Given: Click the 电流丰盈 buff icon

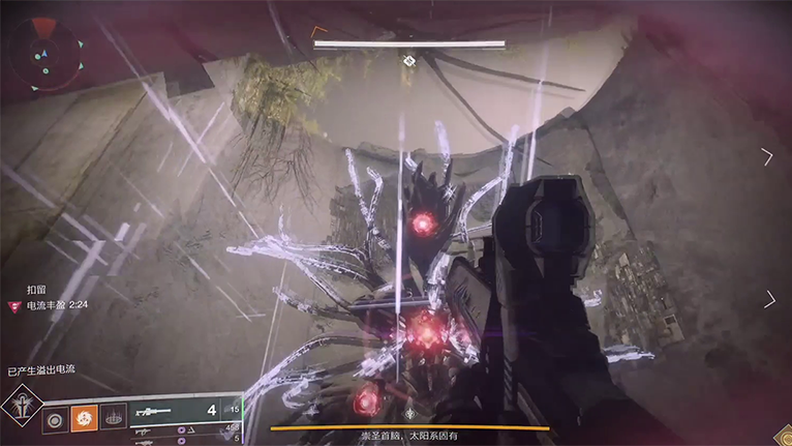Looking at the screenshot, I should tap(14, 305).
